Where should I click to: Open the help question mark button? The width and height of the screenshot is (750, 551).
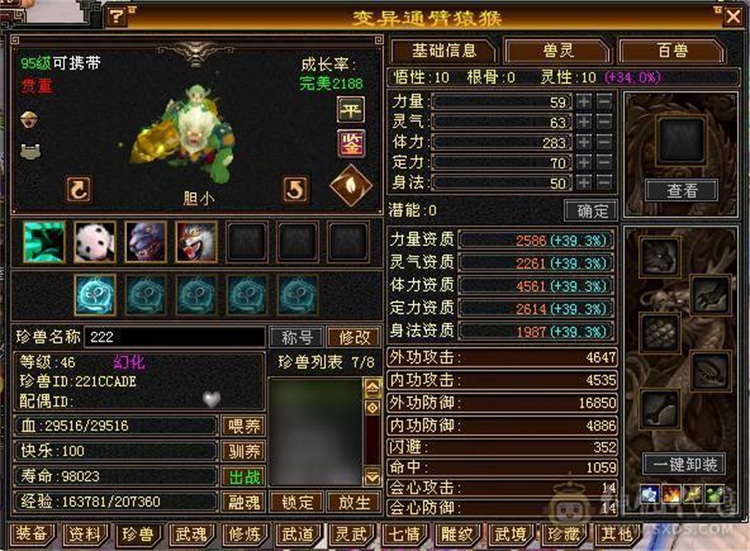coord(117,15)
